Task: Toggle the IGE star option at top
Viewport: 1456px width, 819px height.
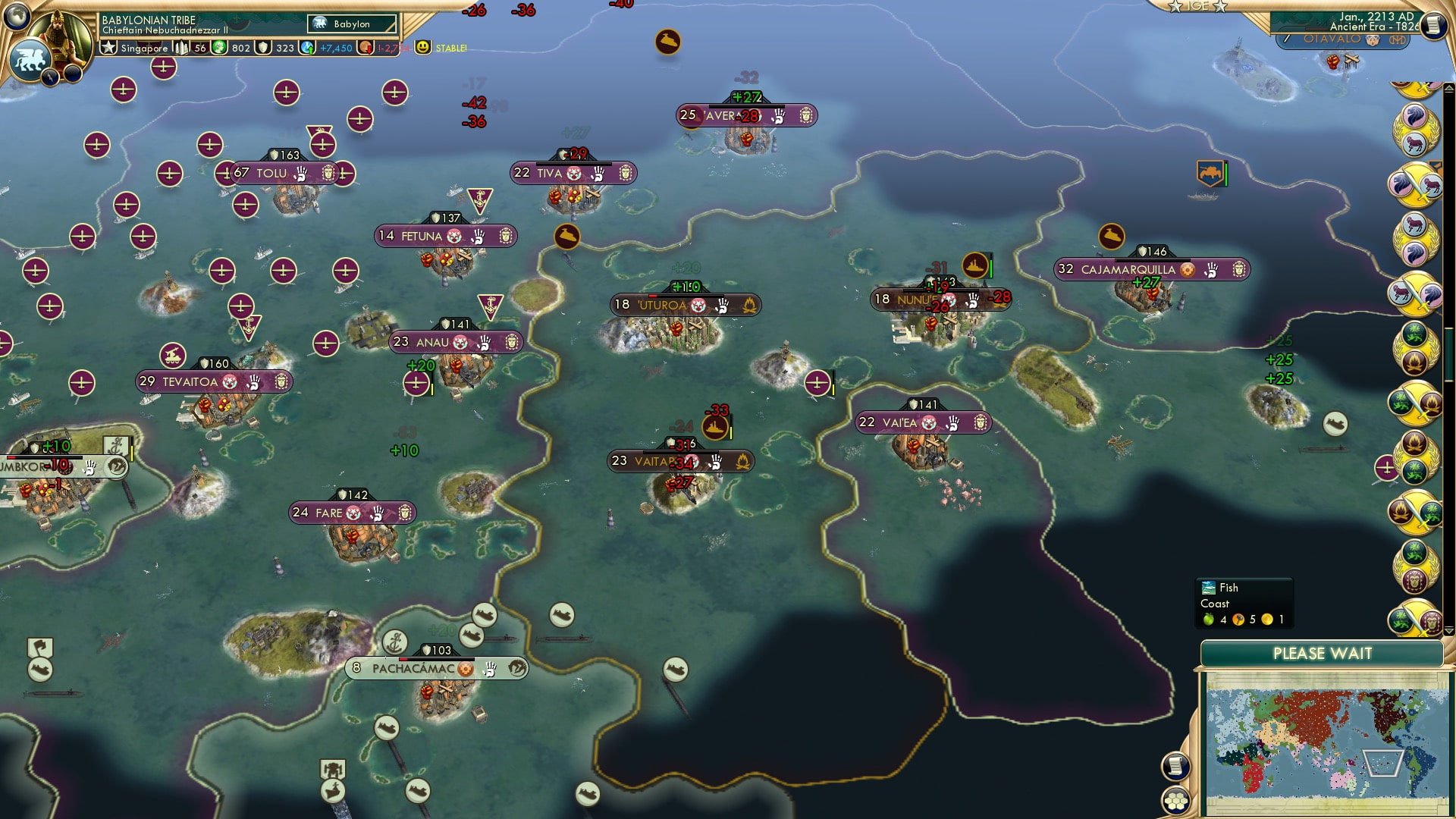Action: (x=1197, y=7)
